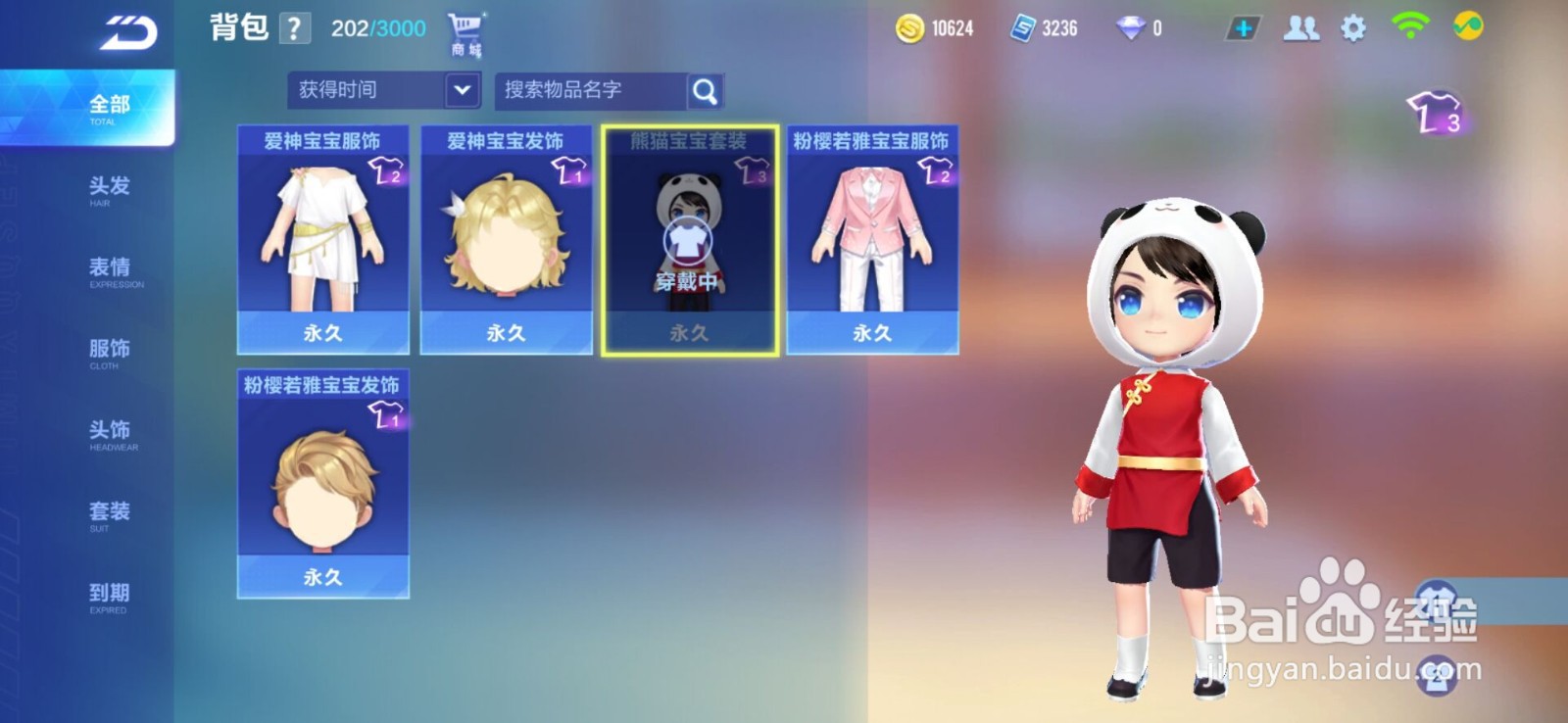Image resolution: width=1568 pixels, height=723 pixels.
Task: Click the blue card currency icon
Action: (x=1021, y=28)
